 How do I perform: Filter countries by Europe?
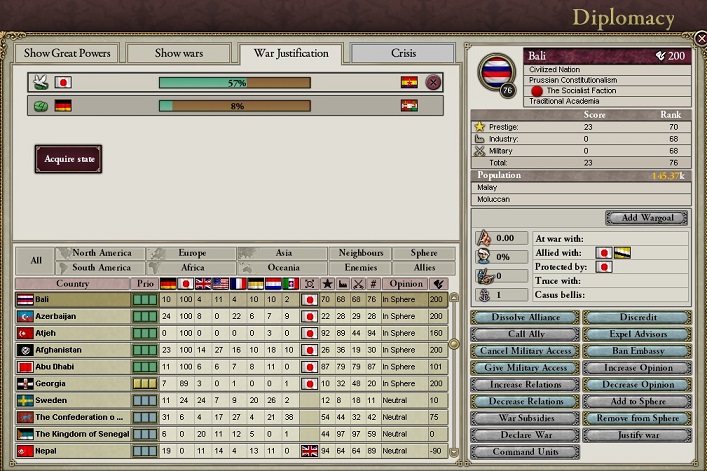tap(191, 254)
